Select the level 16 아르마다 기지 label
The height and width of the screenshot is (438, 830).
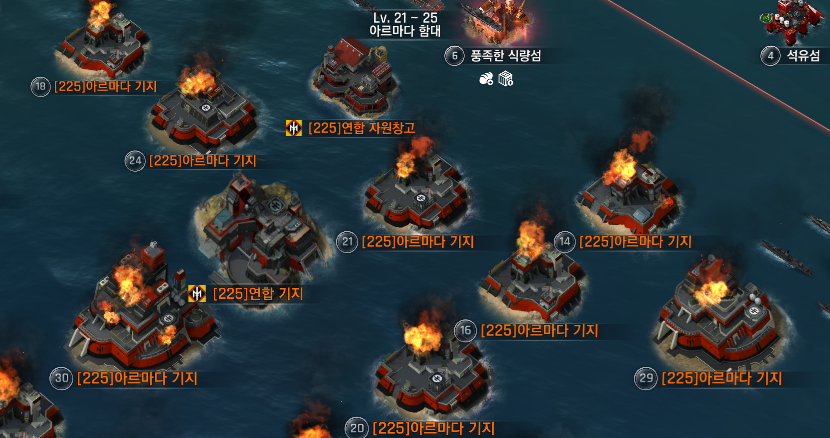[539, 330]
